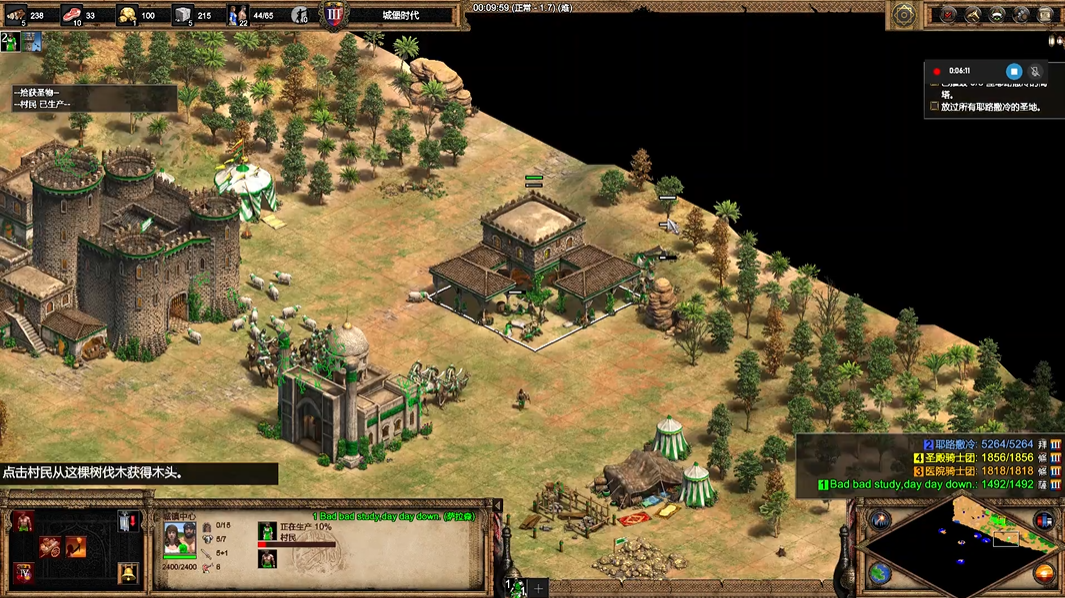Viewport: 1065px width, 598px height.
Task: Open the diplomacy handshake button
Action: pyautogui.click(x=997, y=15)
